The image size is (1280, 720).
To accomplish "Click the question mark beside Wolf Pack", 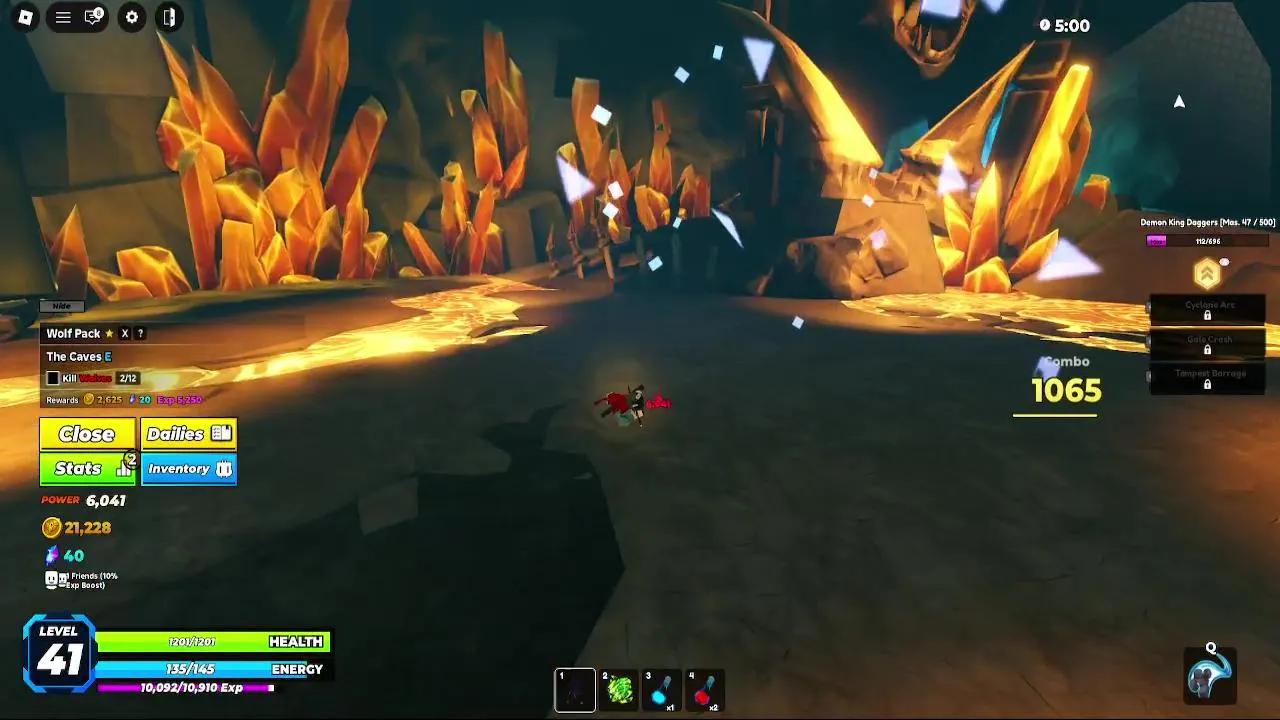I will [x=141, y=333].
